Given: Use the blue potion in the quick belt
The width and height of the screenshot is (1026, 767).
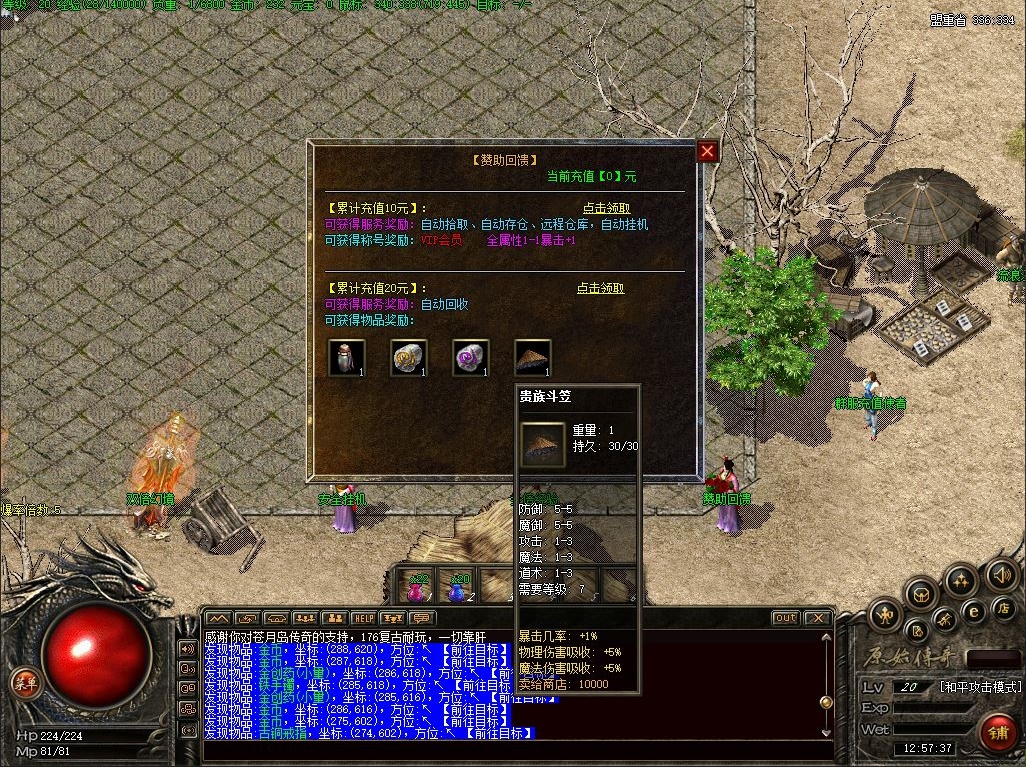Looking at the screenshot, I should (457, 587).
